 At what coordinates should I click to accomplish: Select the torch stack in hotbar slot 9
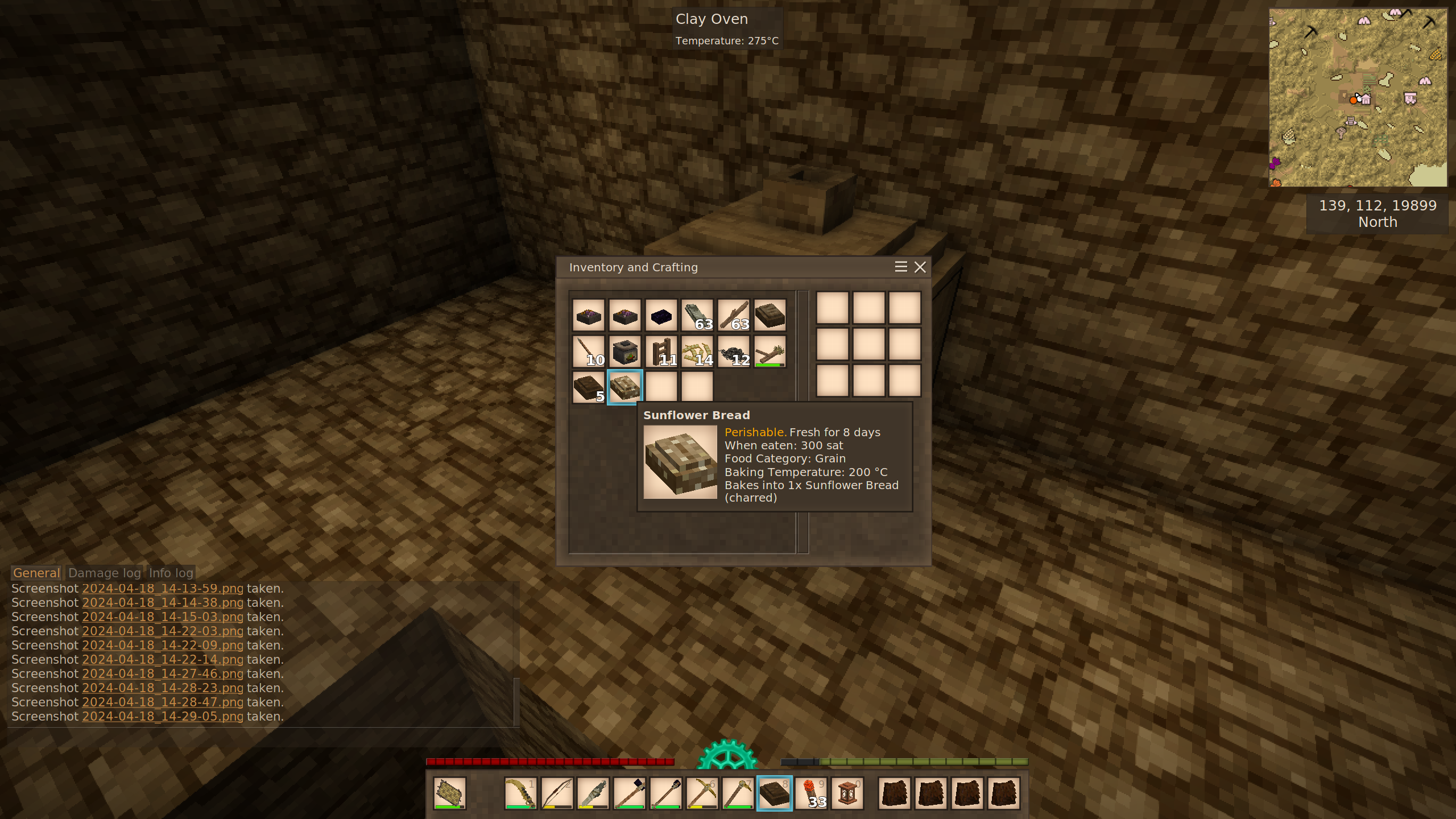(811, 793)
